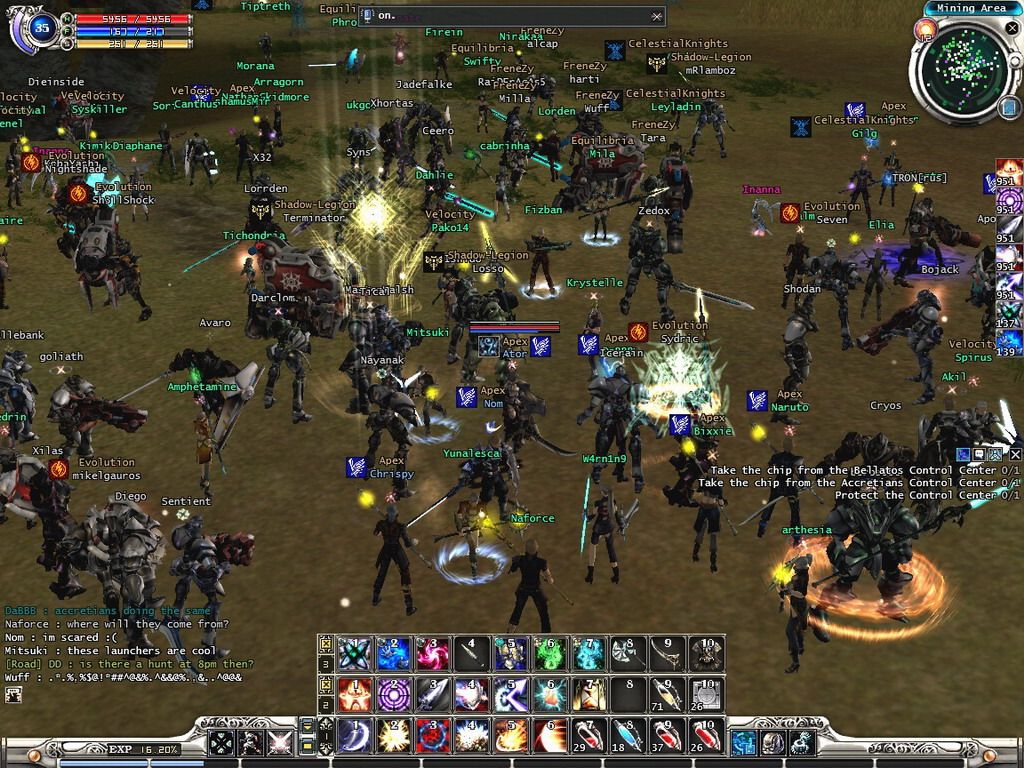
Task: Close the voice chat notification bar
Action: pos(657,16)
